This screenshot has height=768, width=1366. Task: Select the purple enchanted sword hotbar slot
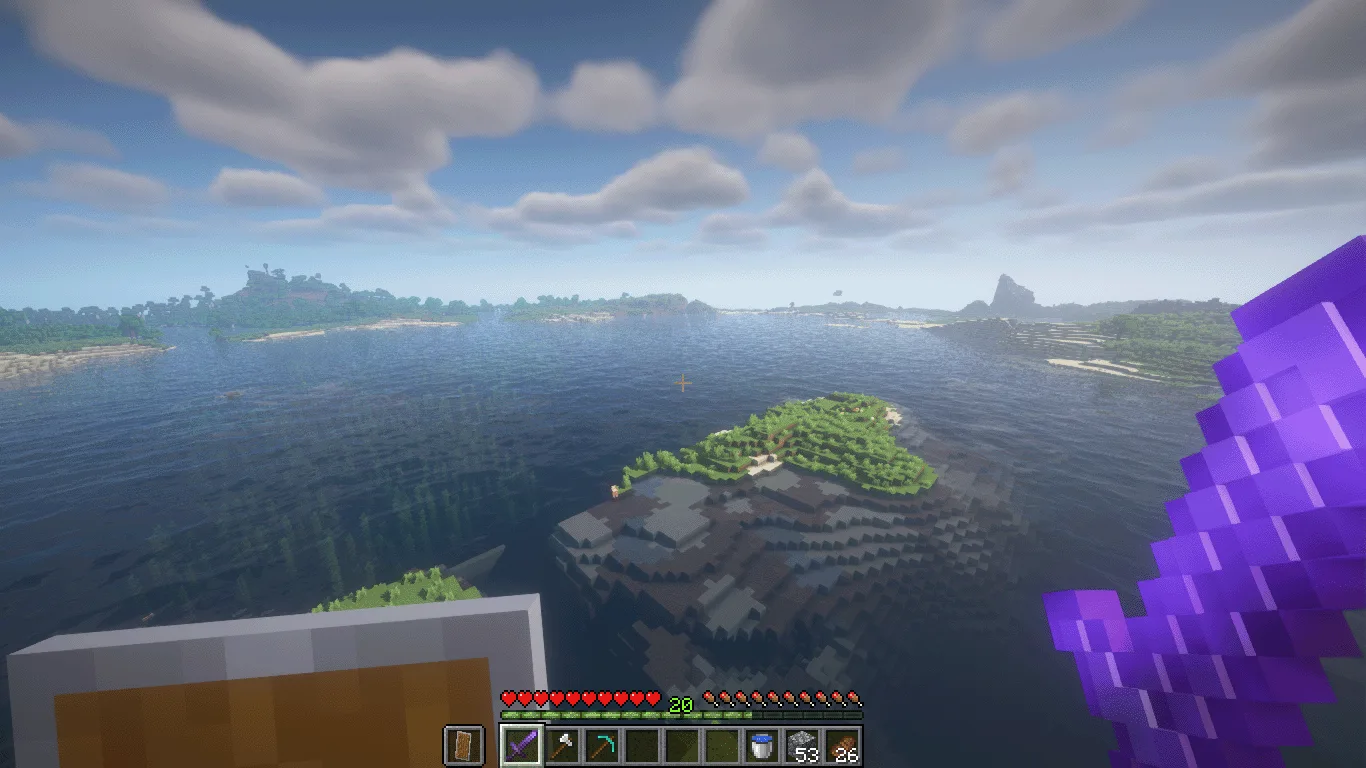[x=521, y=746]
